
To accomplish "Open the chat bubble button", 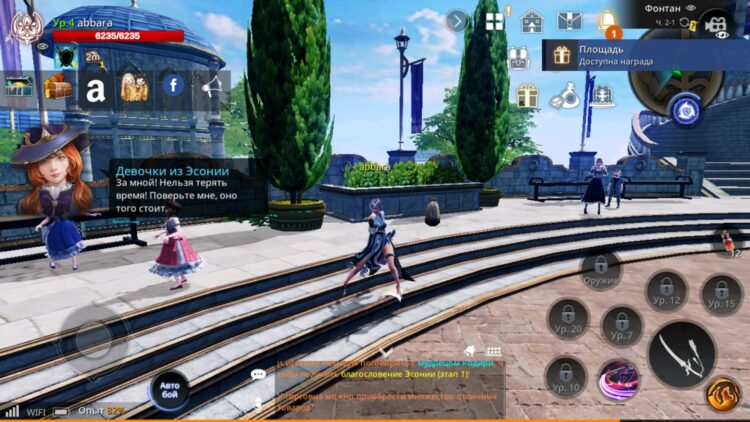I will tap(259, 374).
